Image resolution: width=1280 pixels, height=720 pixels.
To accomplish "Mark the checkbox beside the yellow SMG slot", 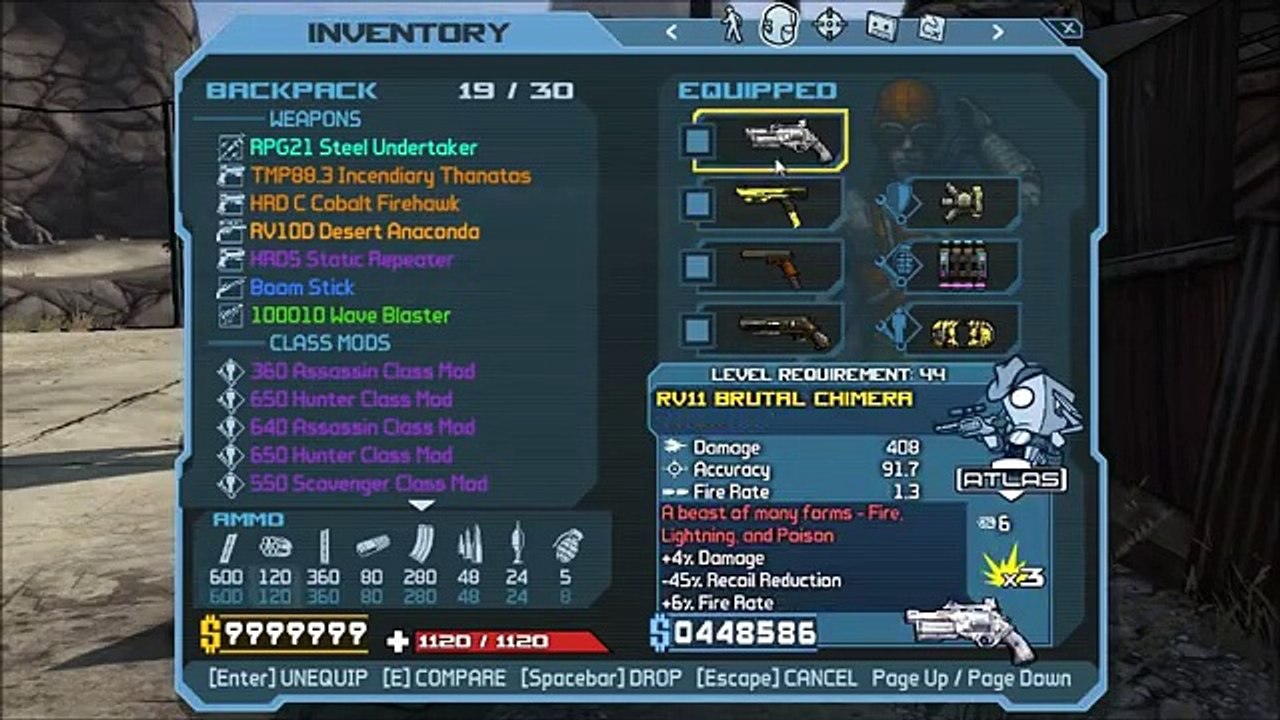I will click(697, 203).
